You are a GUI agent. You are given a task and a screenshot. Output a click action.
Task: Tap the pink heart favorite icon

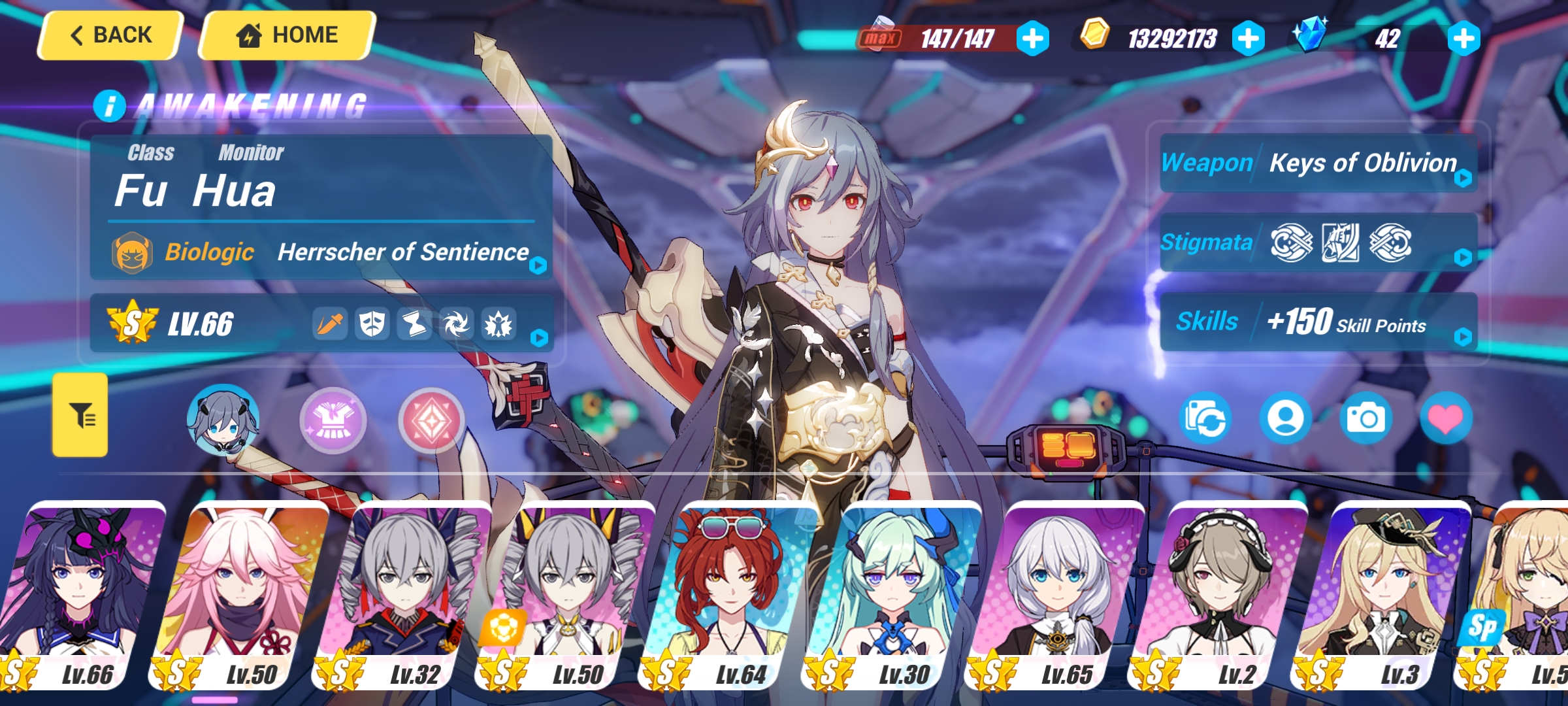point(1446,419)
